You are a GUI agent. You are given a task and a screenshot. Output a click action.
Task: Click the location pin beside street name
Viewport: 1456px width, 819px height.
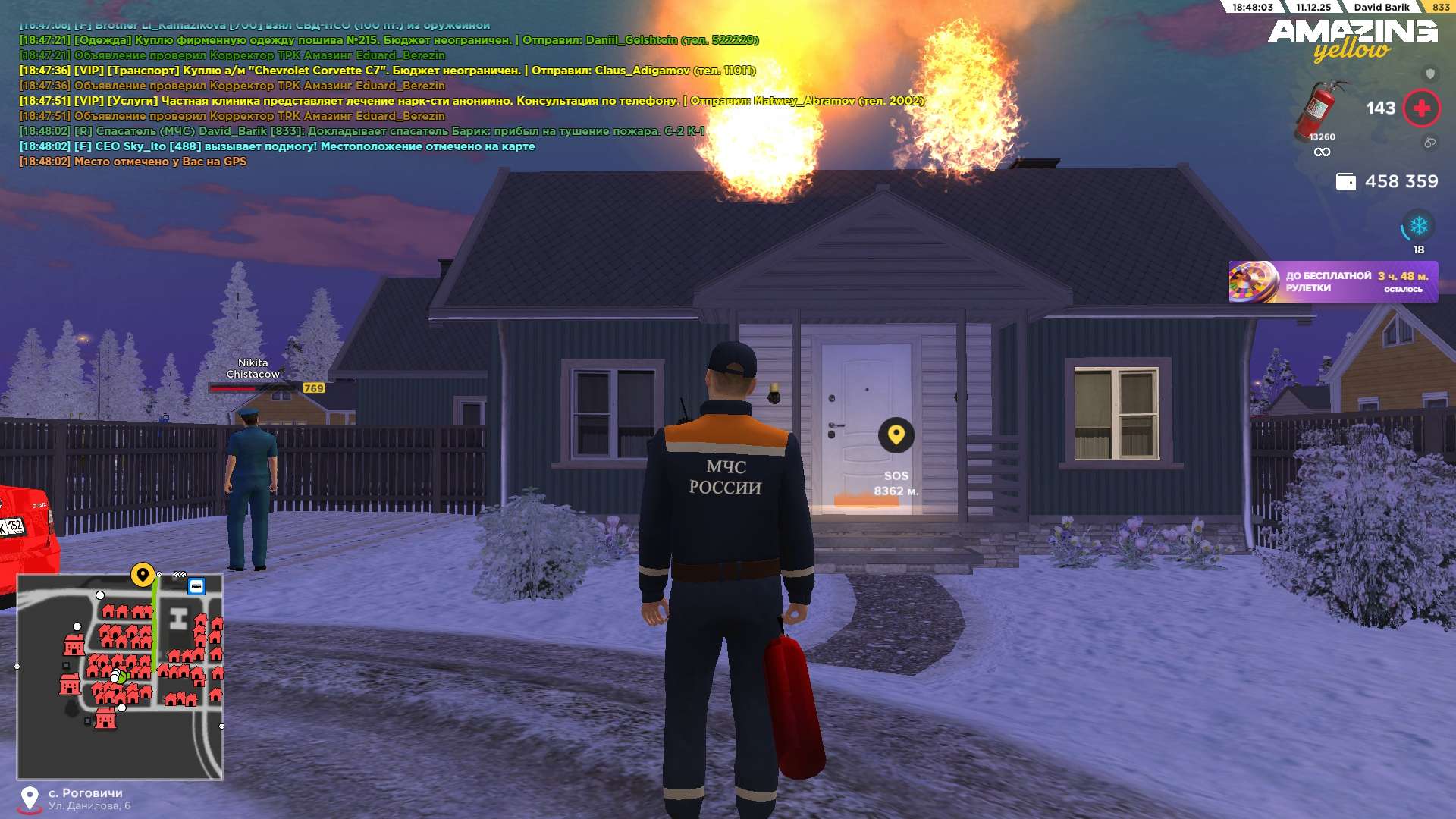click(30, 799)
